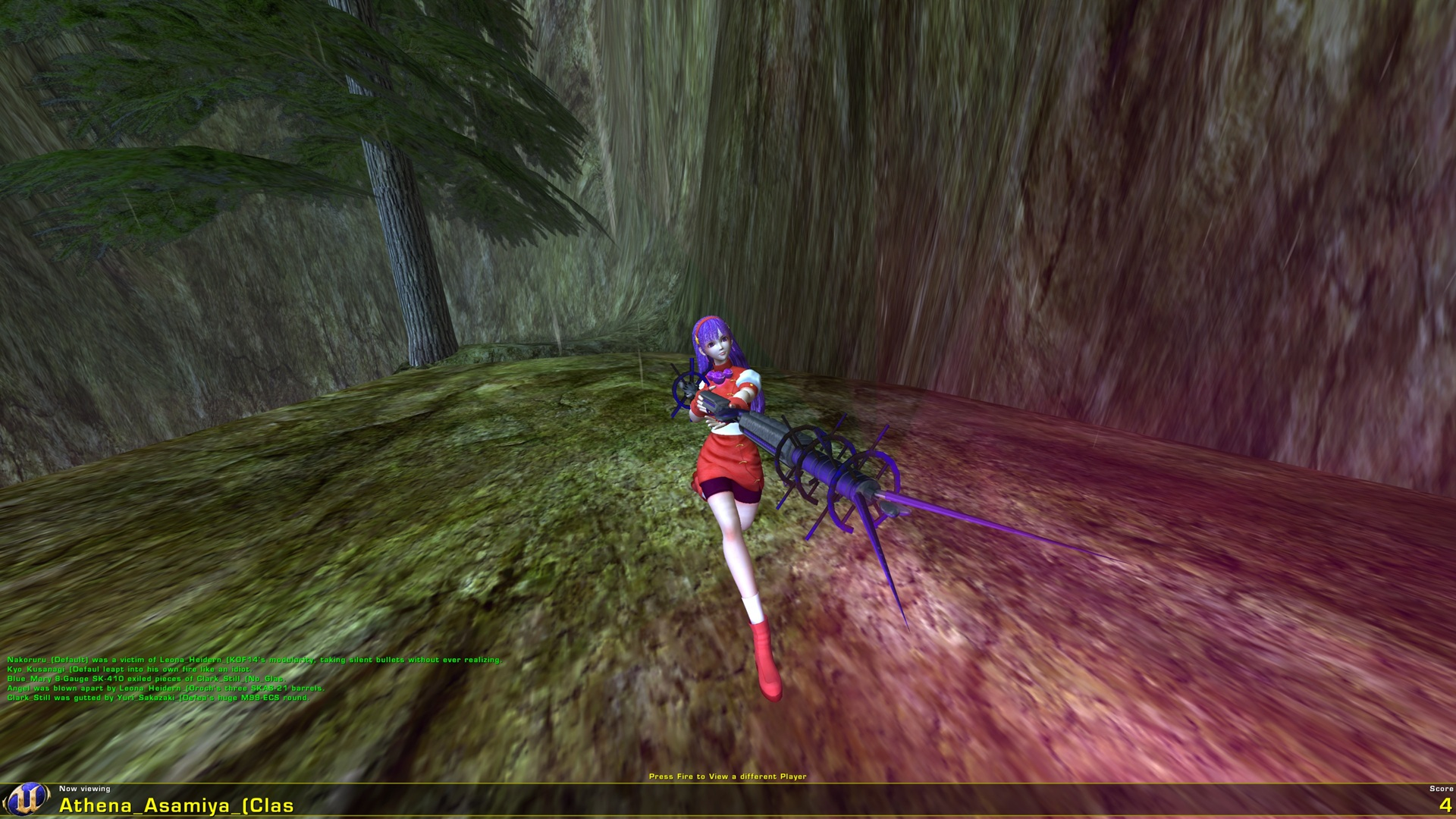
Task: Click Press Fire to View a different Player
Action: tap(728, 776)
